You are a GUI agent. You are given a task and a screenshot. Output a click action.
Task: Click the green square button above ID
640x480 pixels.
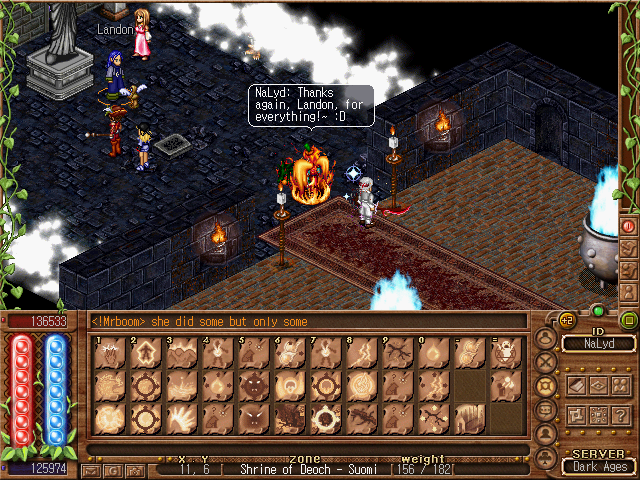point(629,321)
